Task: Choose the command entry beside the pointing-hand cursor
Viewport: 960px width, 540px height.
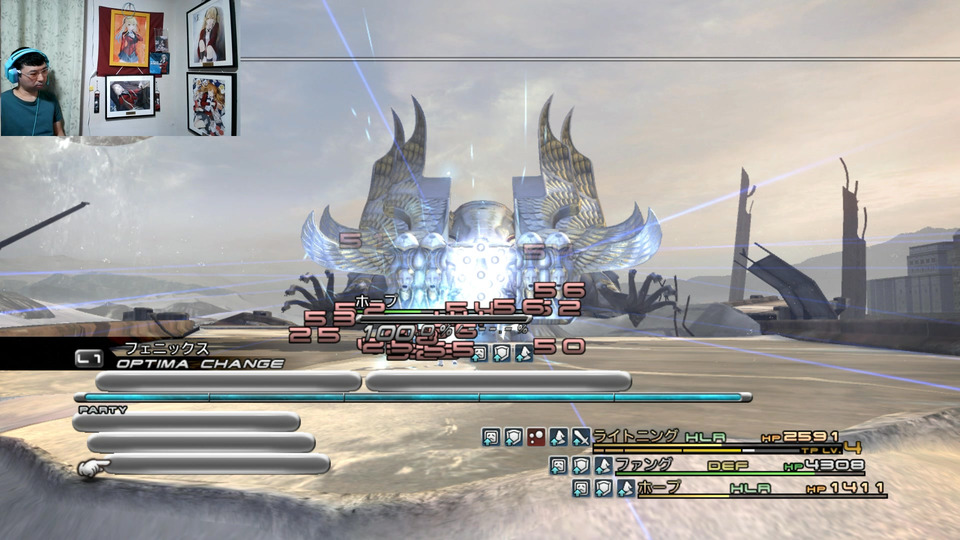Action: [x=216, y=464]
